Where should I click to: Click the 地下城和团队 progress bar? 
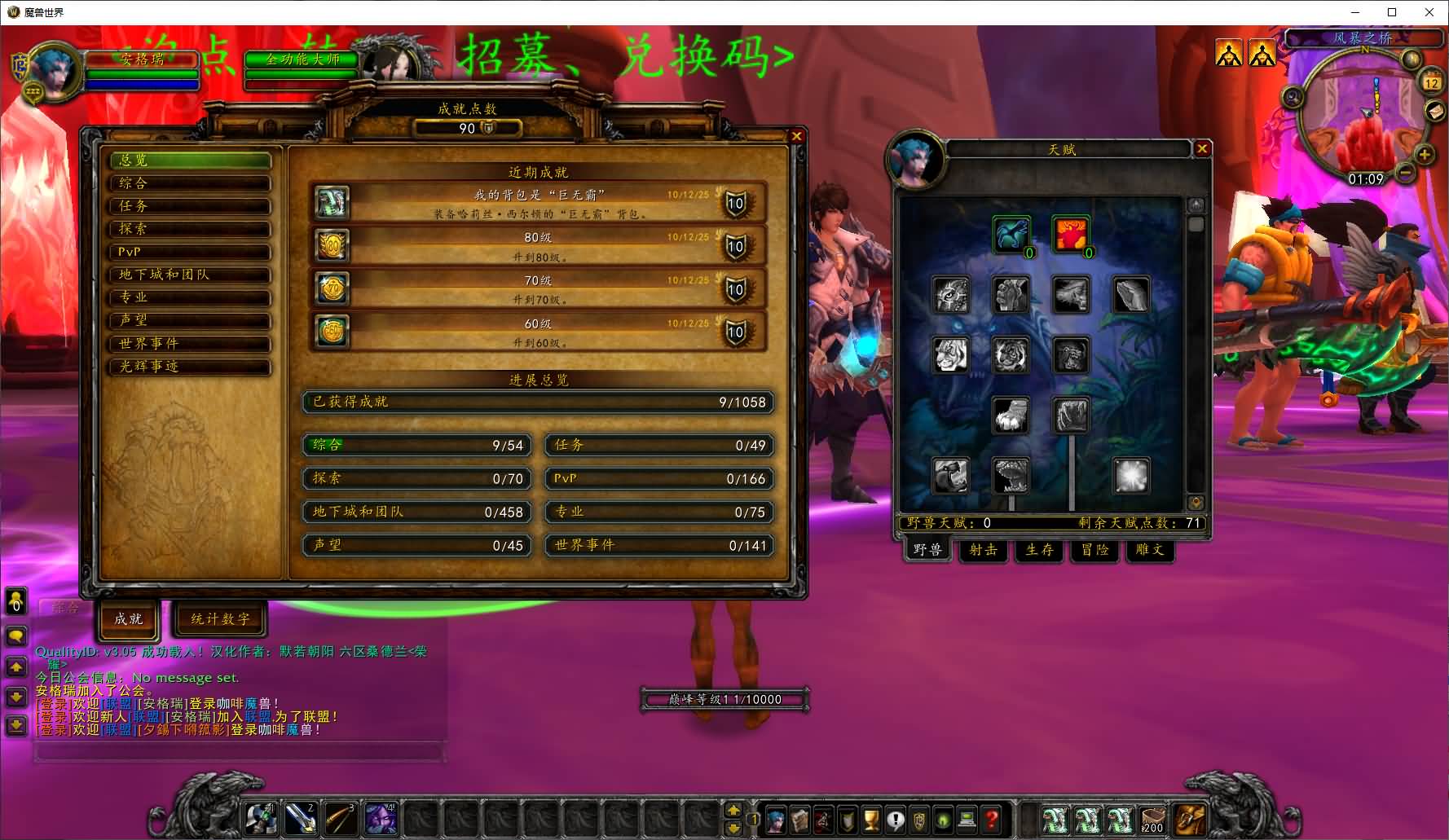click(417, 512)
